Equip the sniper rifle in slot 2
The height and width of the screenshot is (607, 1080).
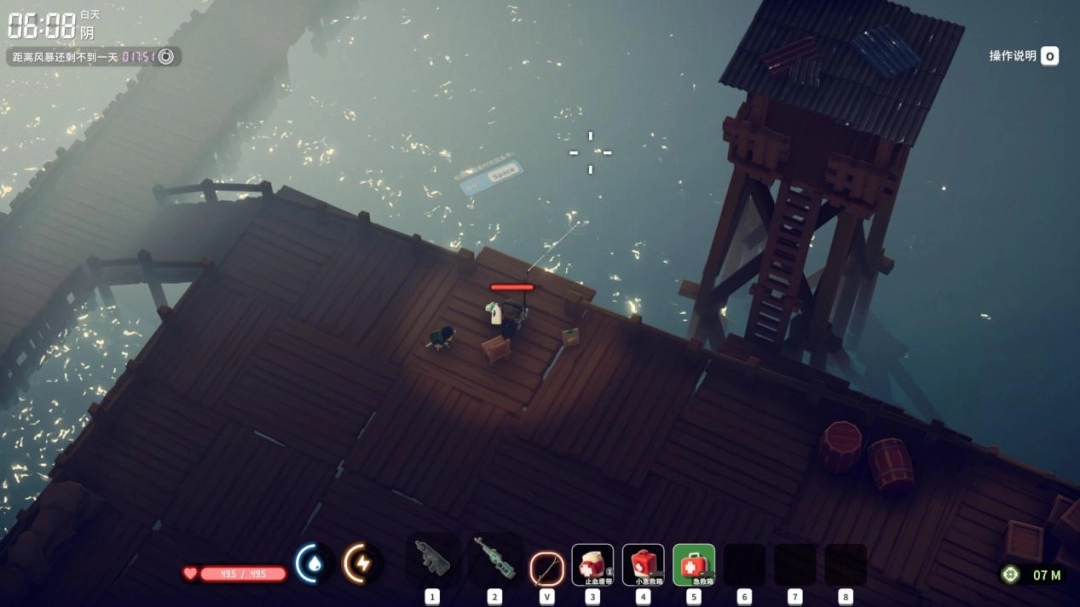coord(494,558)
